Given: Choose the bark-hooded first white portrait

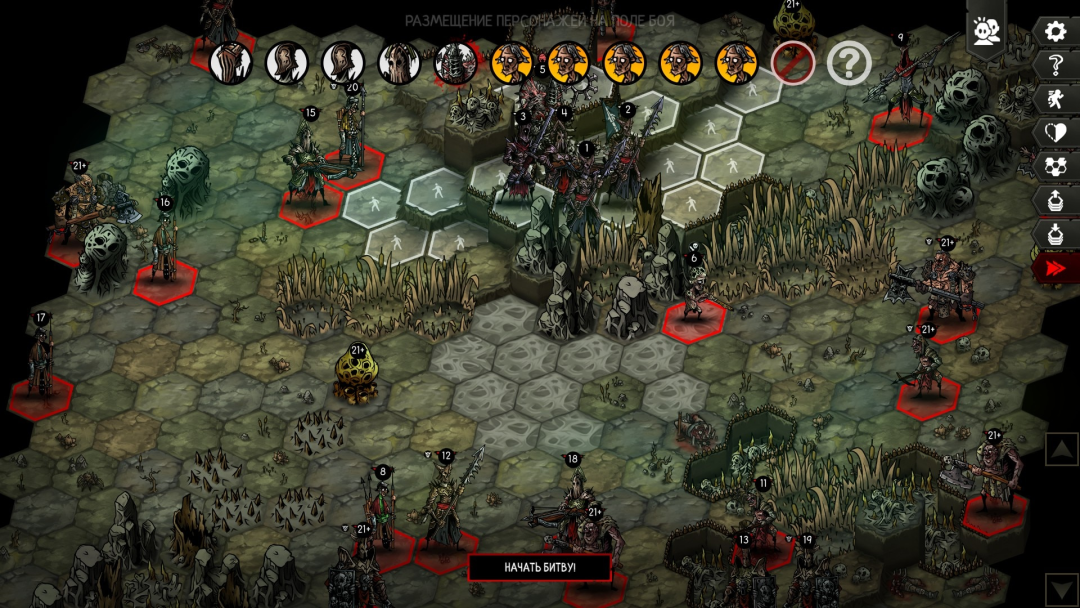Looking at the screenshot, I should pos(230,63).
